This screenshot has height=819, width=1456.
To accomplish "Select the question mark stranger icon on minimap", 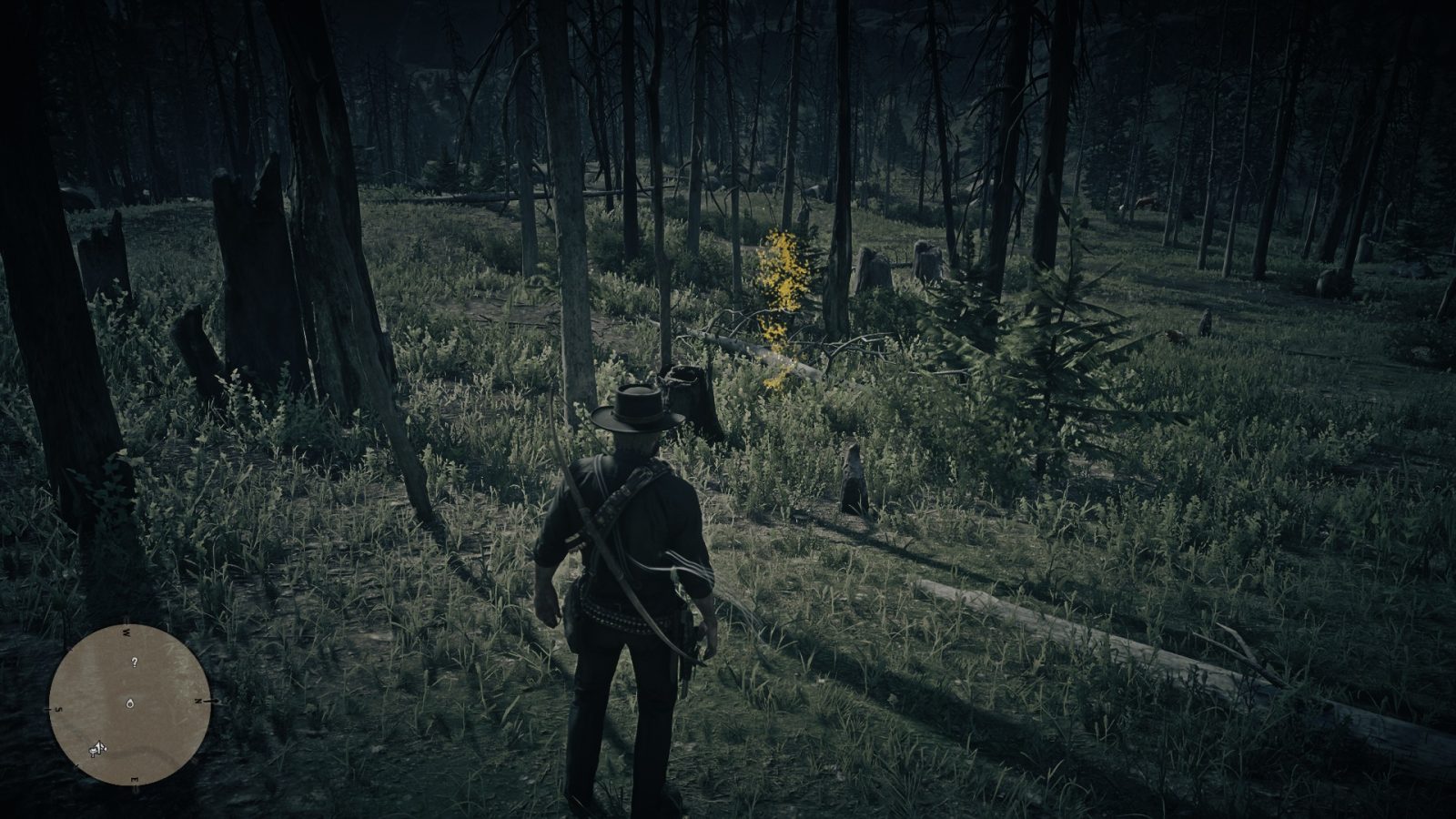I will pos(134,662).
